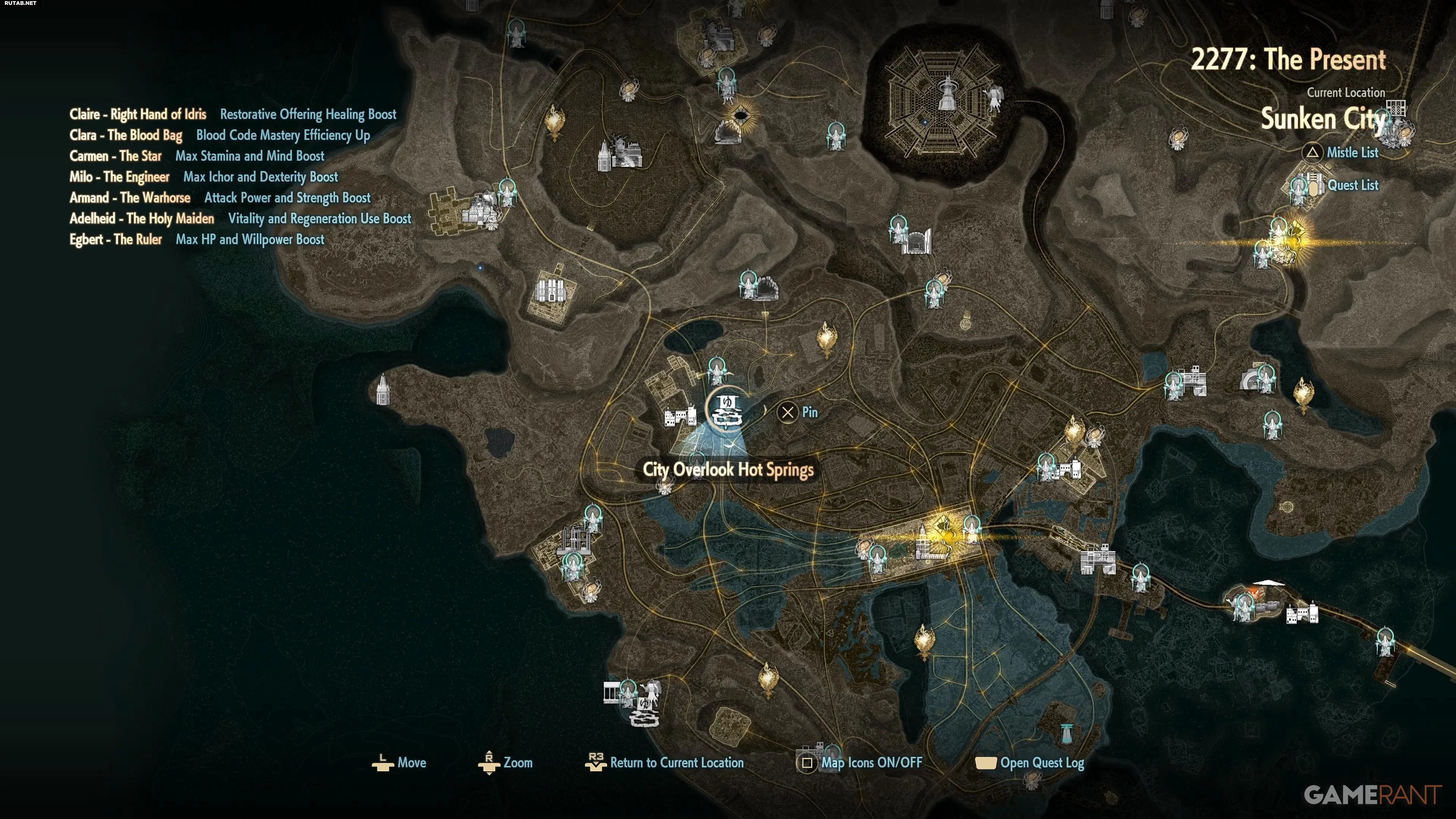Open the Mistle List
This screenshot has height=819, width=1456.
1352,152
